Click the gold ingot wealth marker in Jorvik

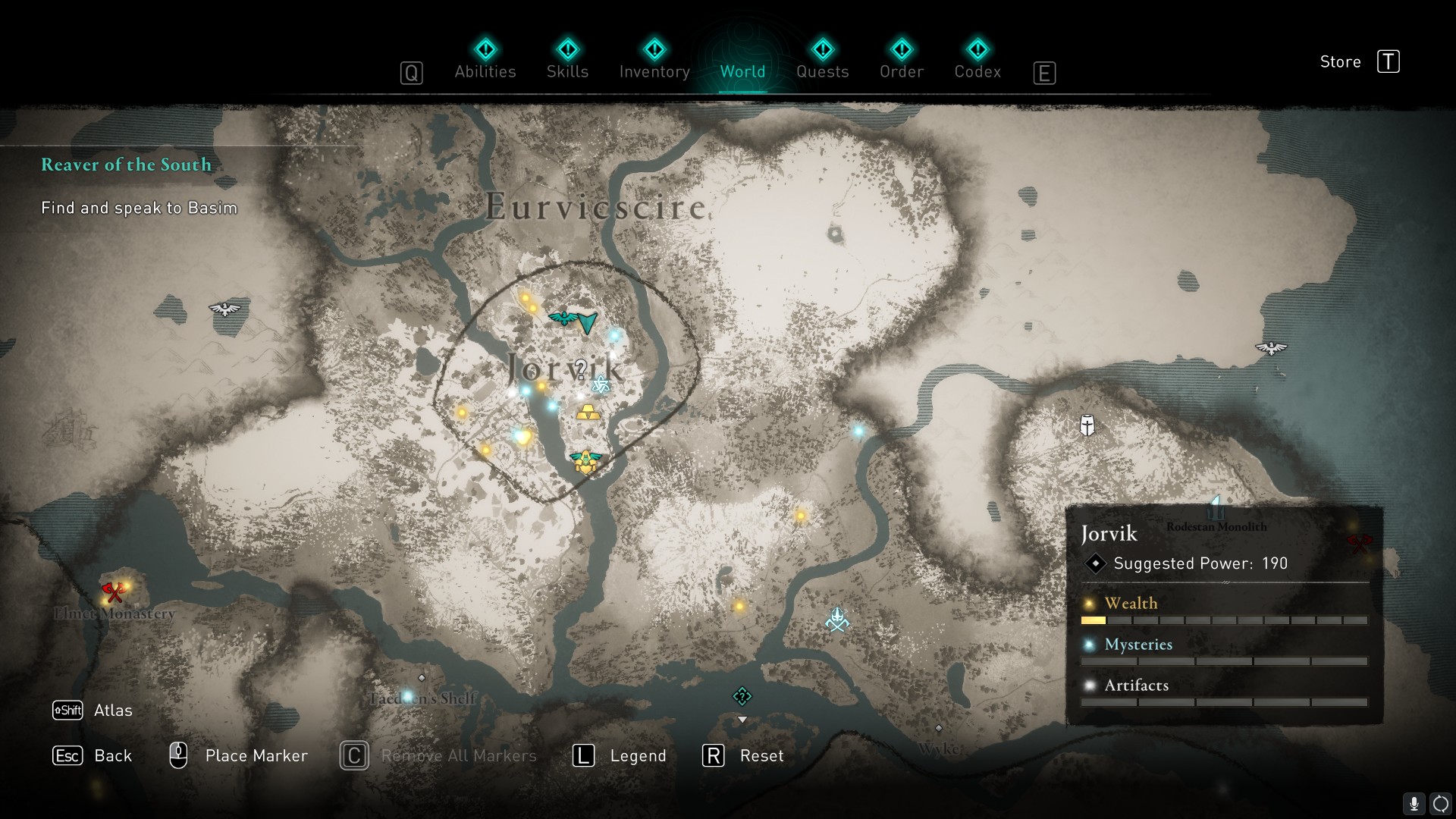pyautogui.click(x=588, y=413)
